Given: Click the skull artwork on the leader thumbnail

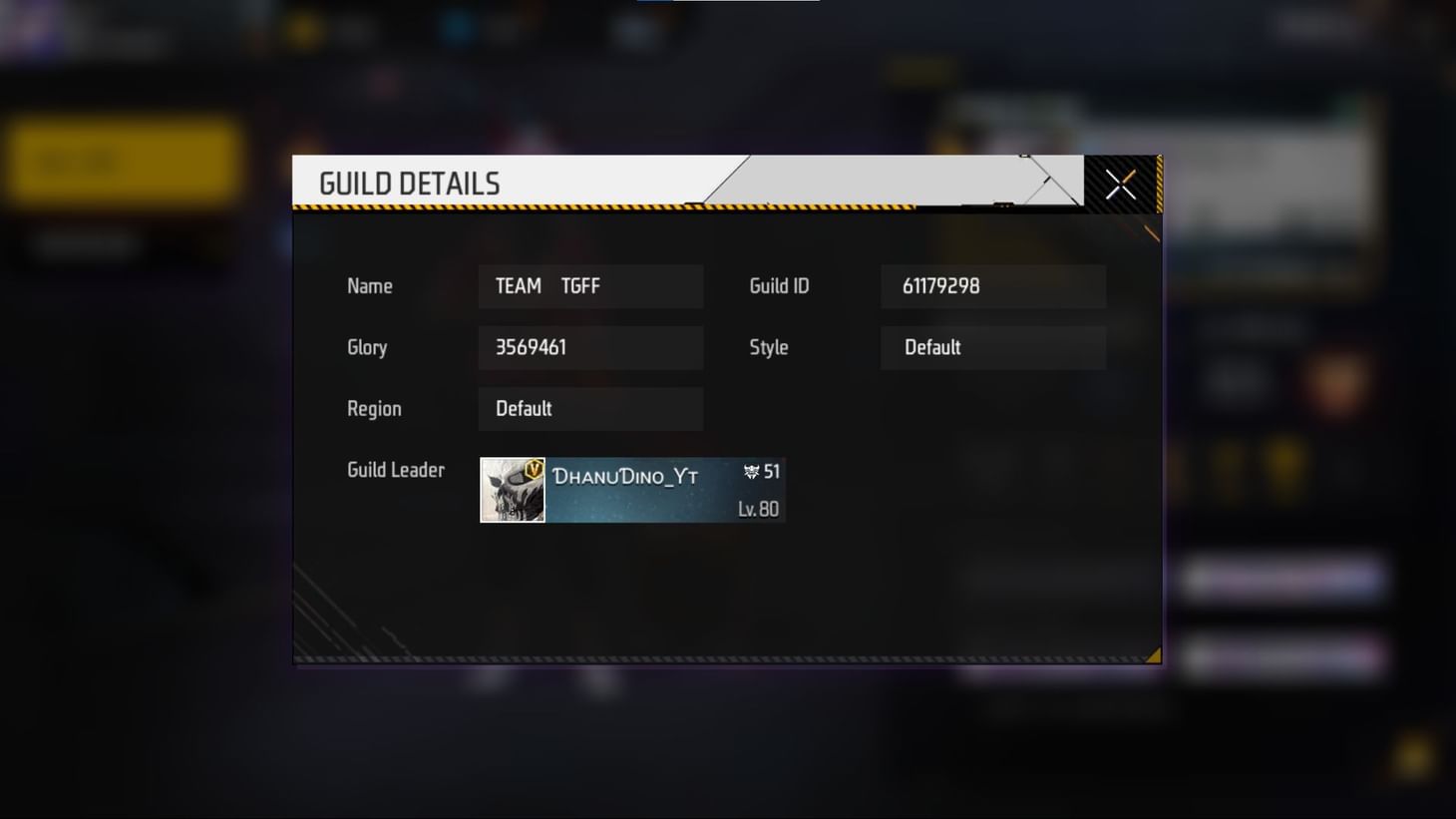Looking at the screenshot, I should pos(509,494).
